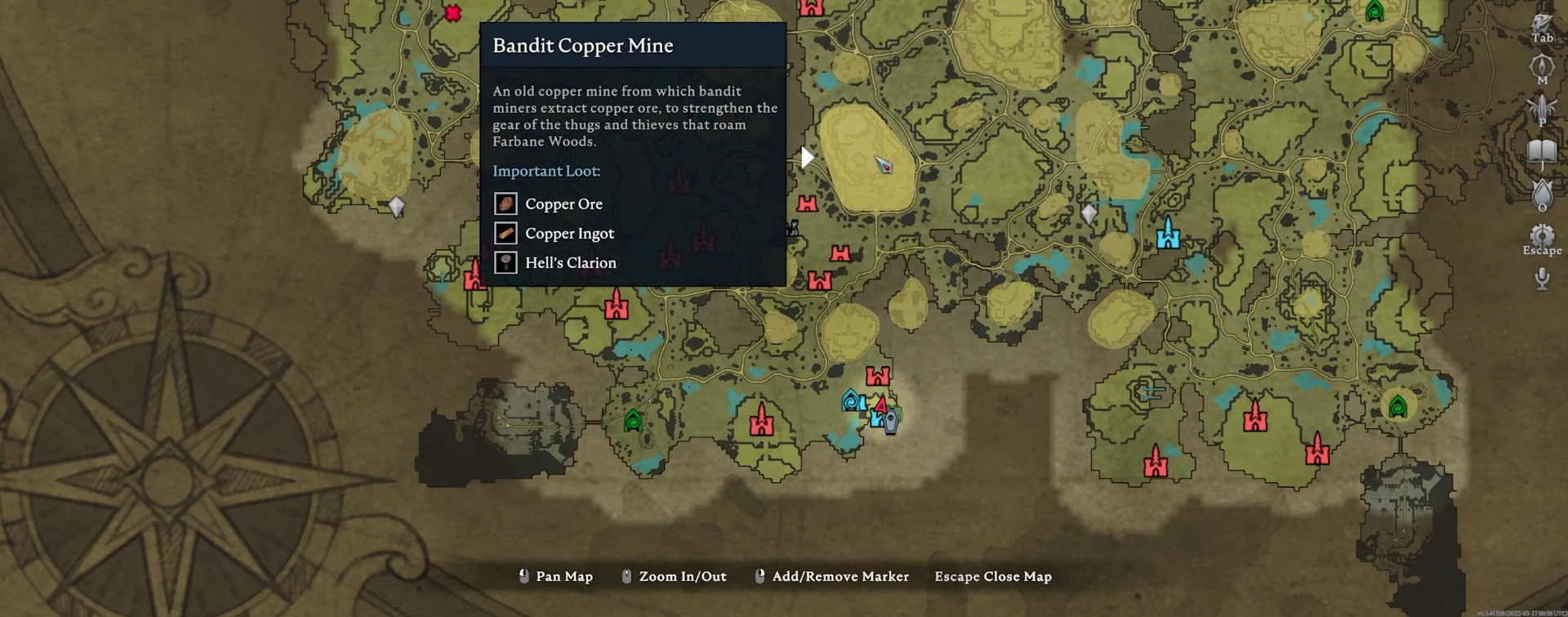This screenshot has width=1568, height=617.
Task: Select the Copper Ore loot icon
Action: click(506, 203)
